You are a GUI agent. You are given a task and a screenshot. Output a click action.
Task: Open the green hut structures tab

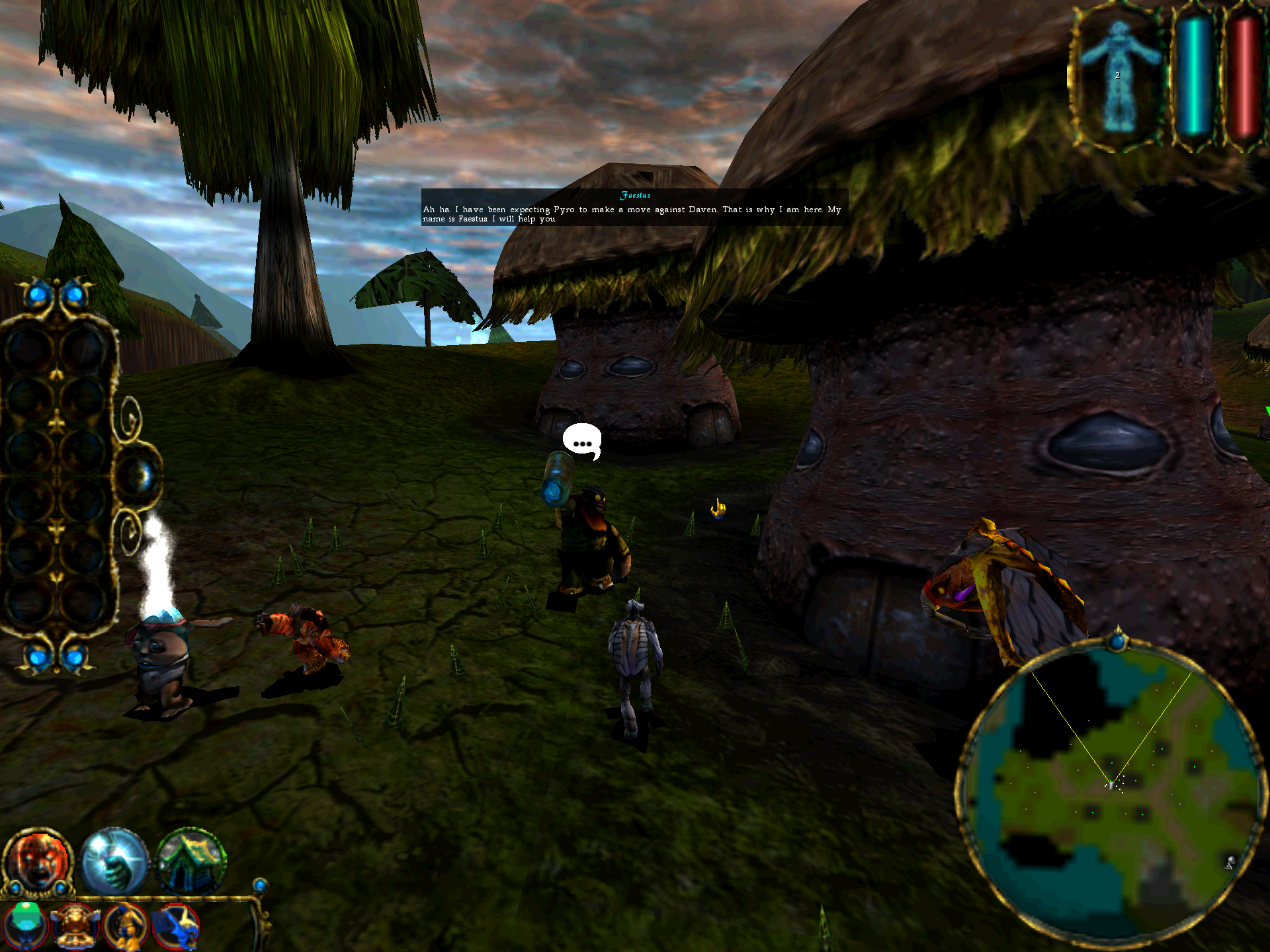[x=191, y=860]
